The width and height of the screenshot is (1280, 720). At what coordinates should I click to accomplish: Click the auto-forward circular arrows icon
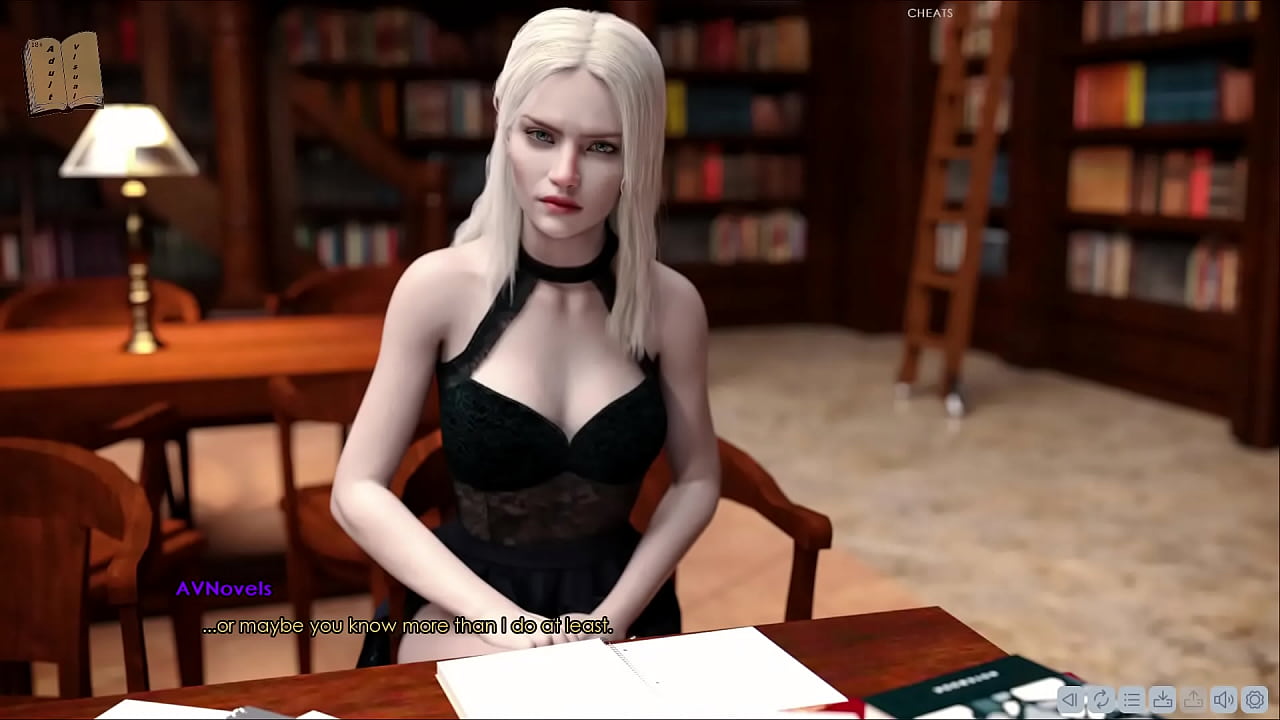1101,700
